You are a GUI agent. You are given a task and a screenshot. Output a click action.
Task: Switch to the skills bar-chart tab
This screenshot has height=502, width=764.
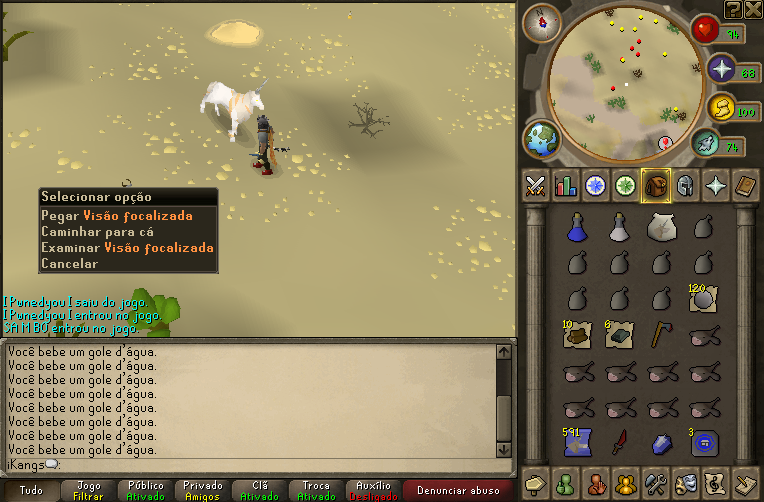566,185
